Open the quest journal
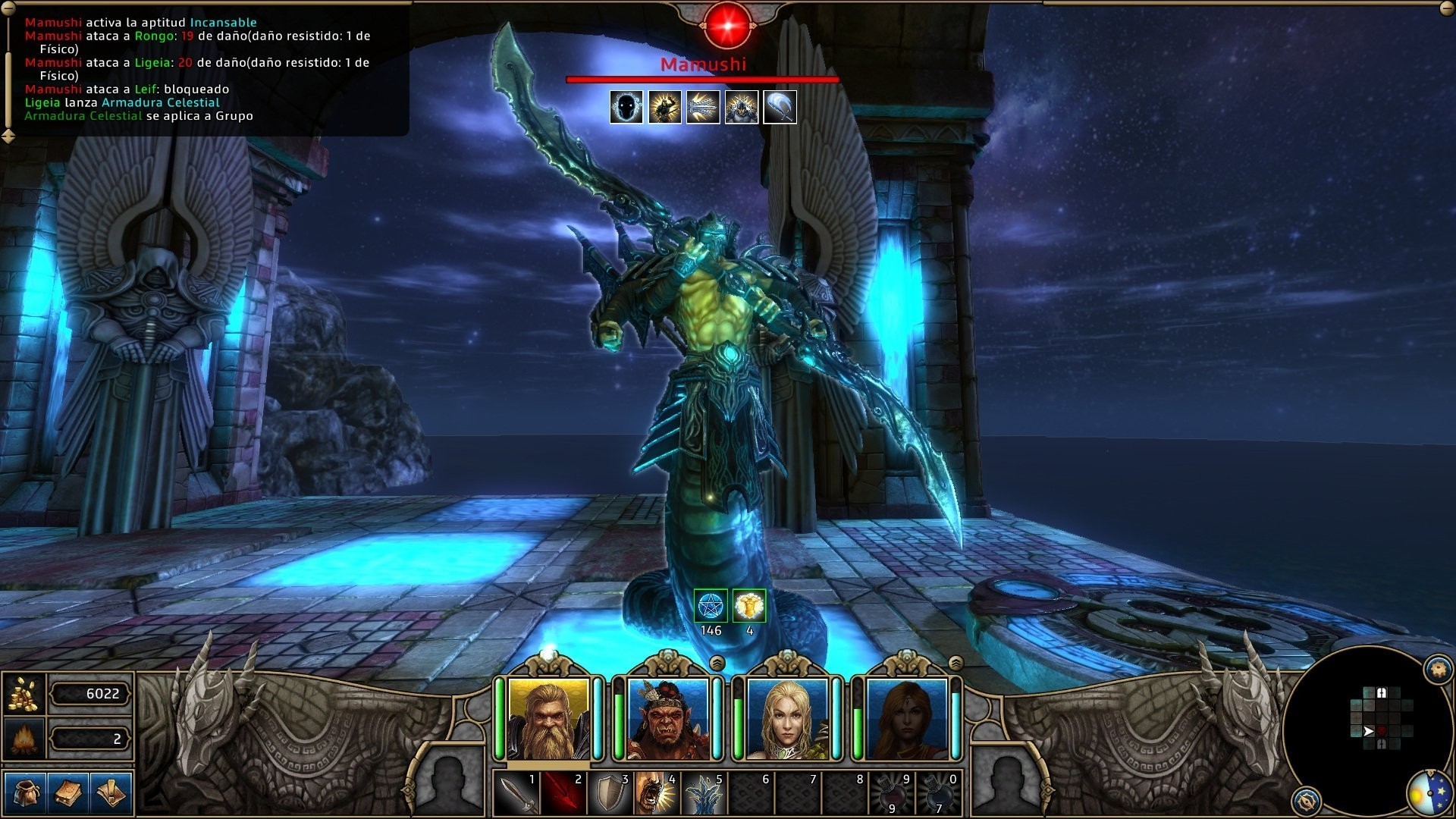The width and height of the screenshot is (1456, 819). [111, 792]
